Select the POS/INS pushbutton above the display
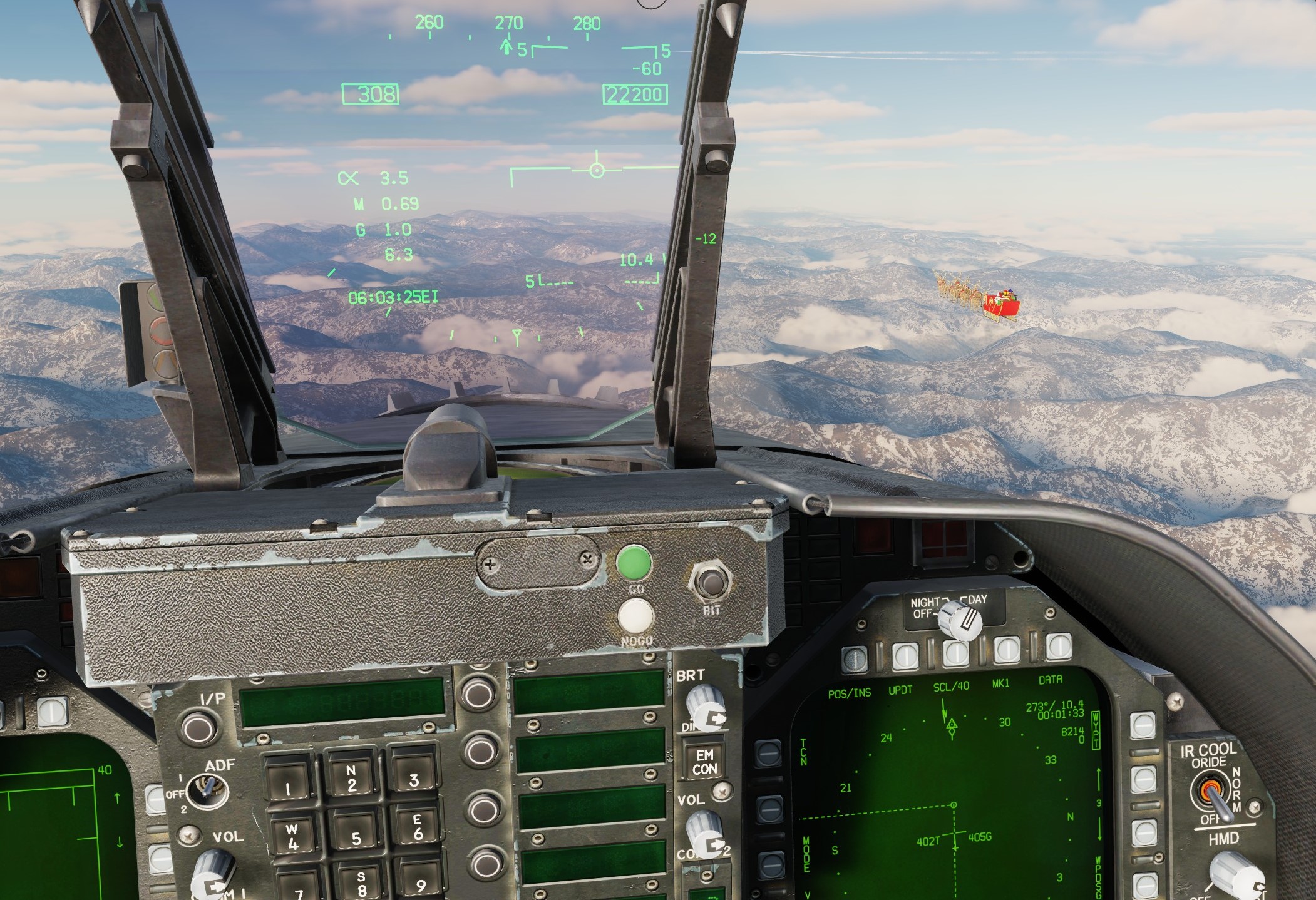The height and width of the screenshot is (900, 1316). coord(854,657)
